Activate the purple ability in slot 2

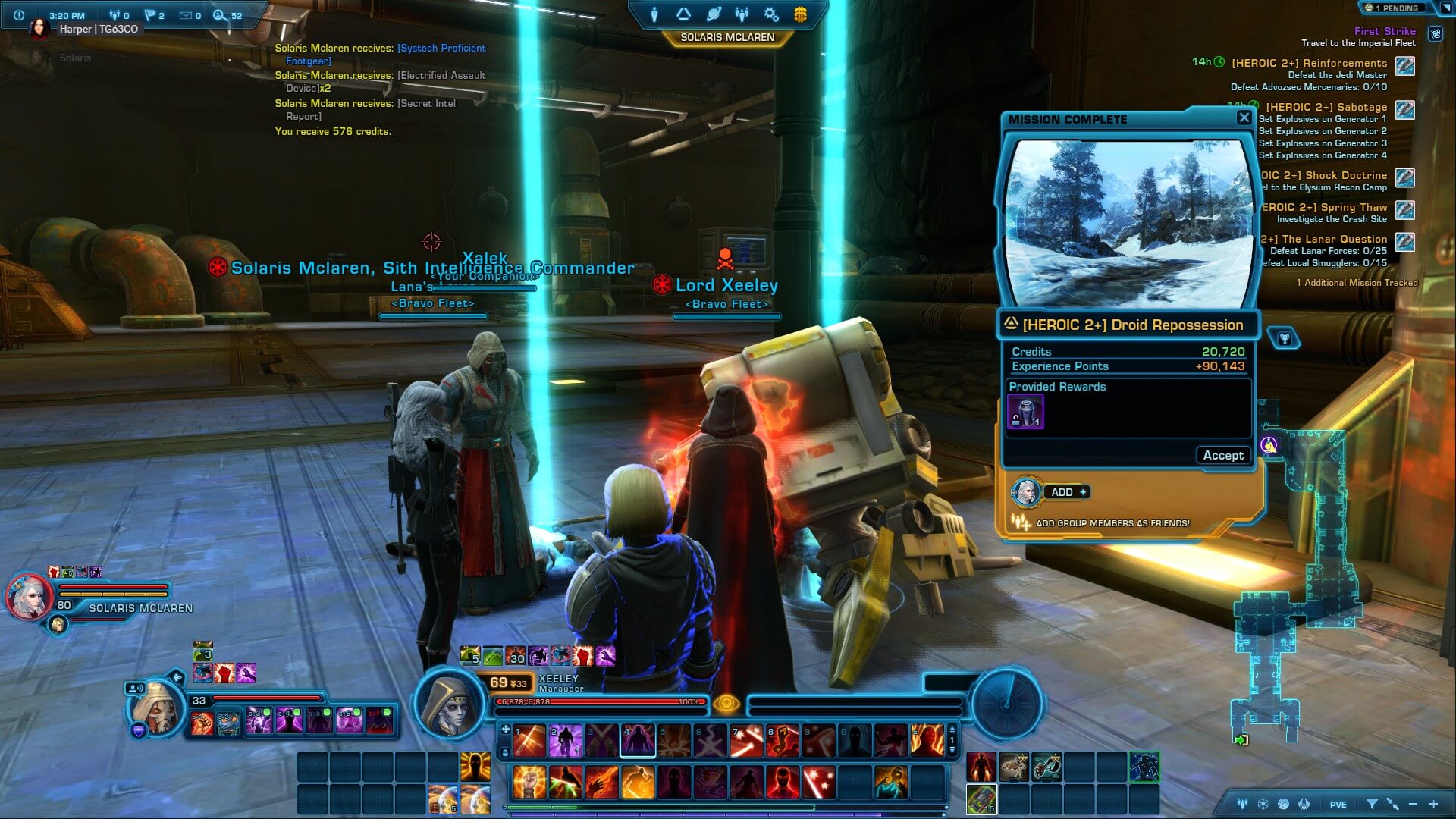565,741
